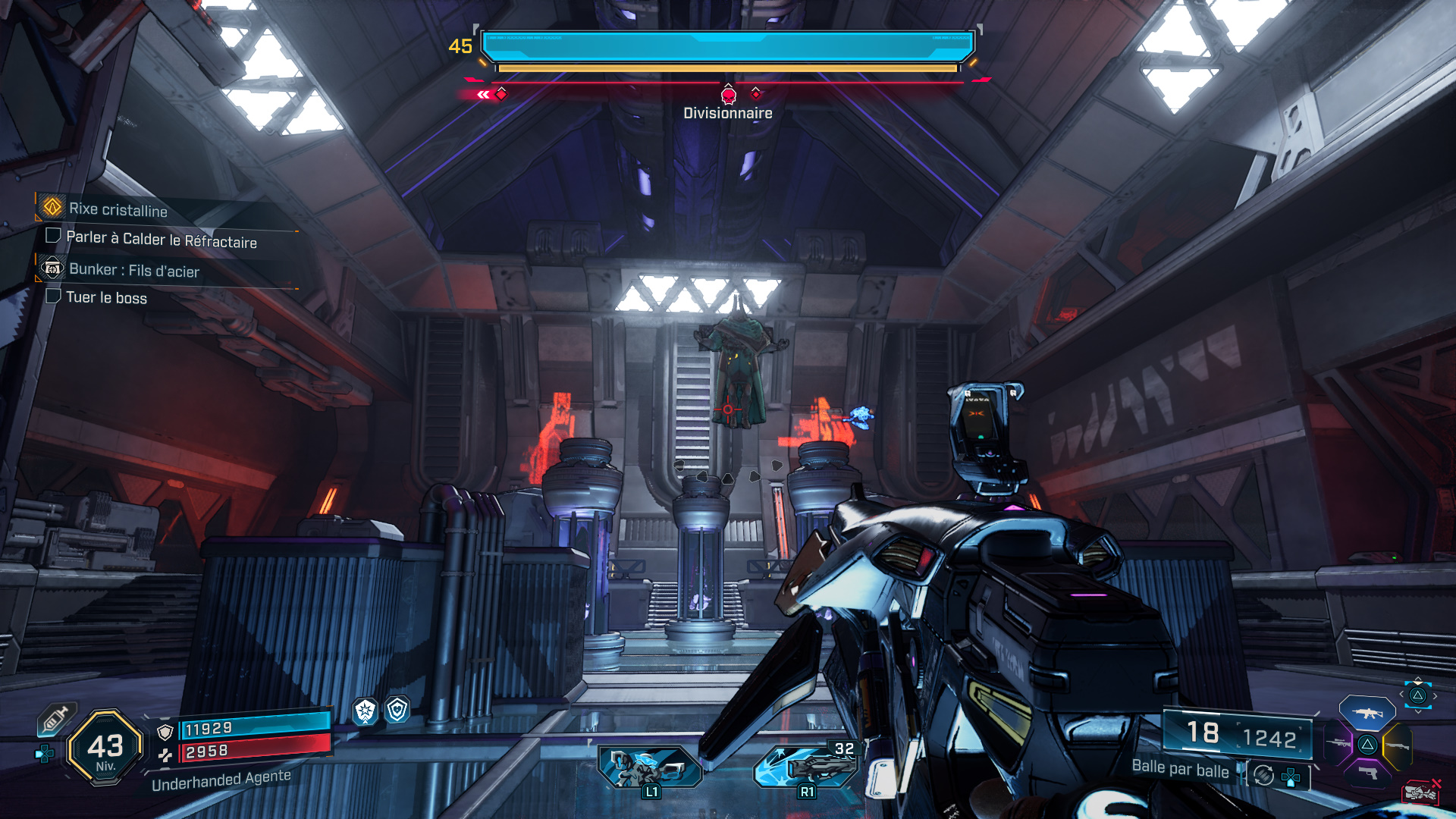The height and width of the screenshot is (819, 1456).
Task: Equip the shotgun in the yellow slot
Action: [x=1397, y=746]
